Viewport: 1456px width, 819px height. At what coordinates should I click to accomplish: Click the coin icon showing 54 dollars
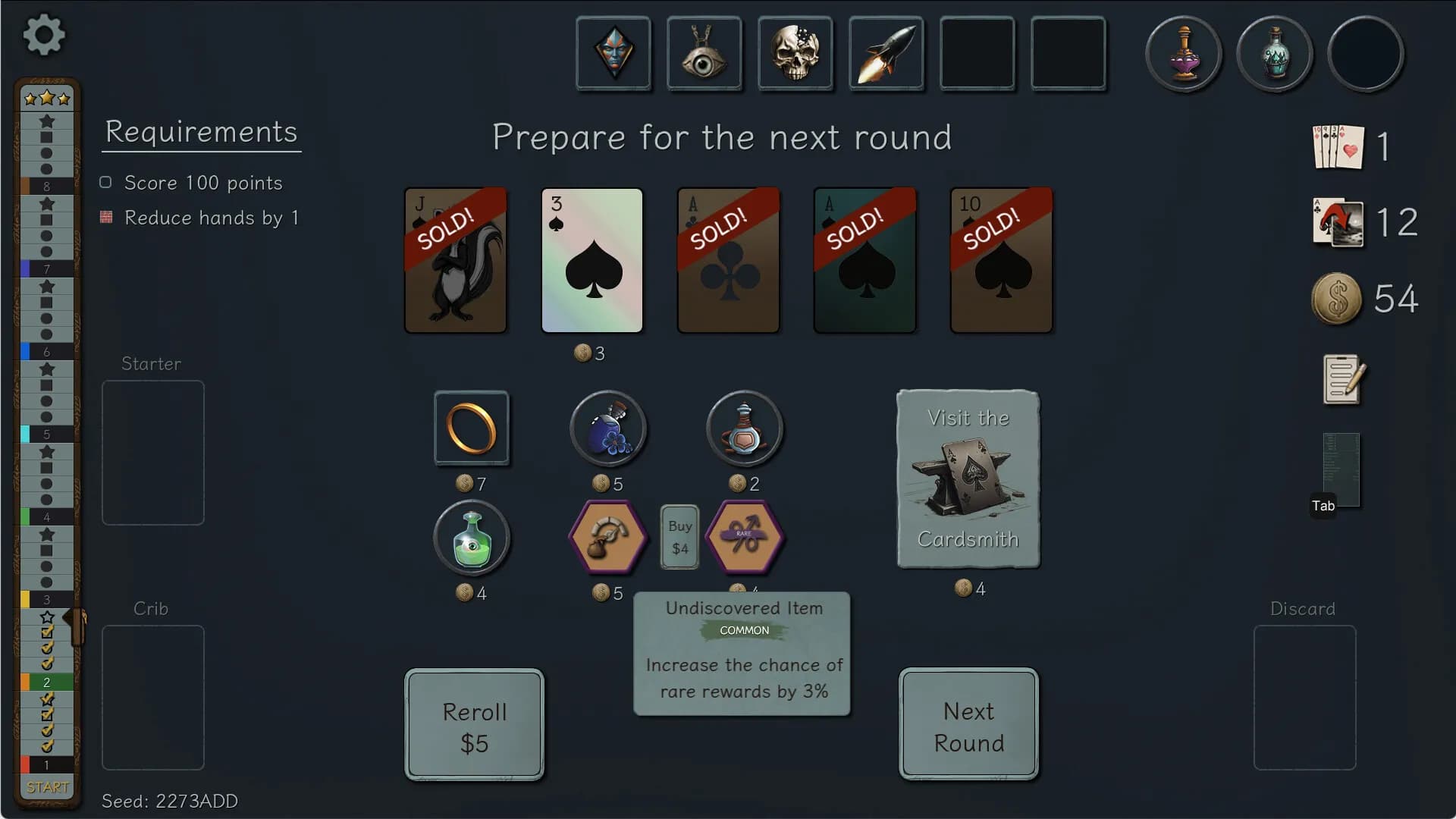[x=1337, y=298]
